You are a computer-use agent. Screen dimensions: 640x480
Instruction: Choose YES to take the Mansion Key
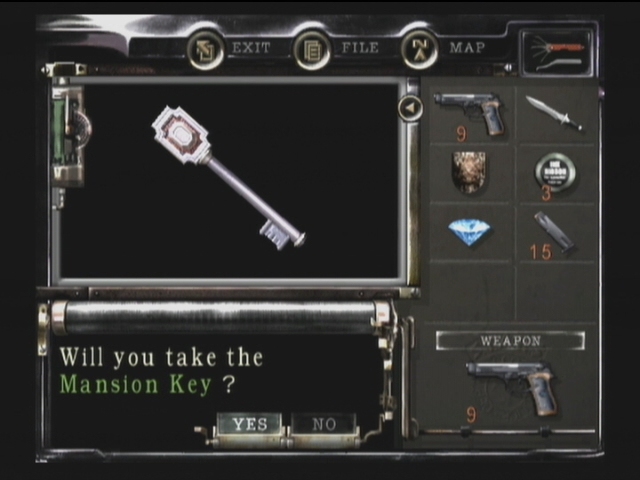coord(249,424)
